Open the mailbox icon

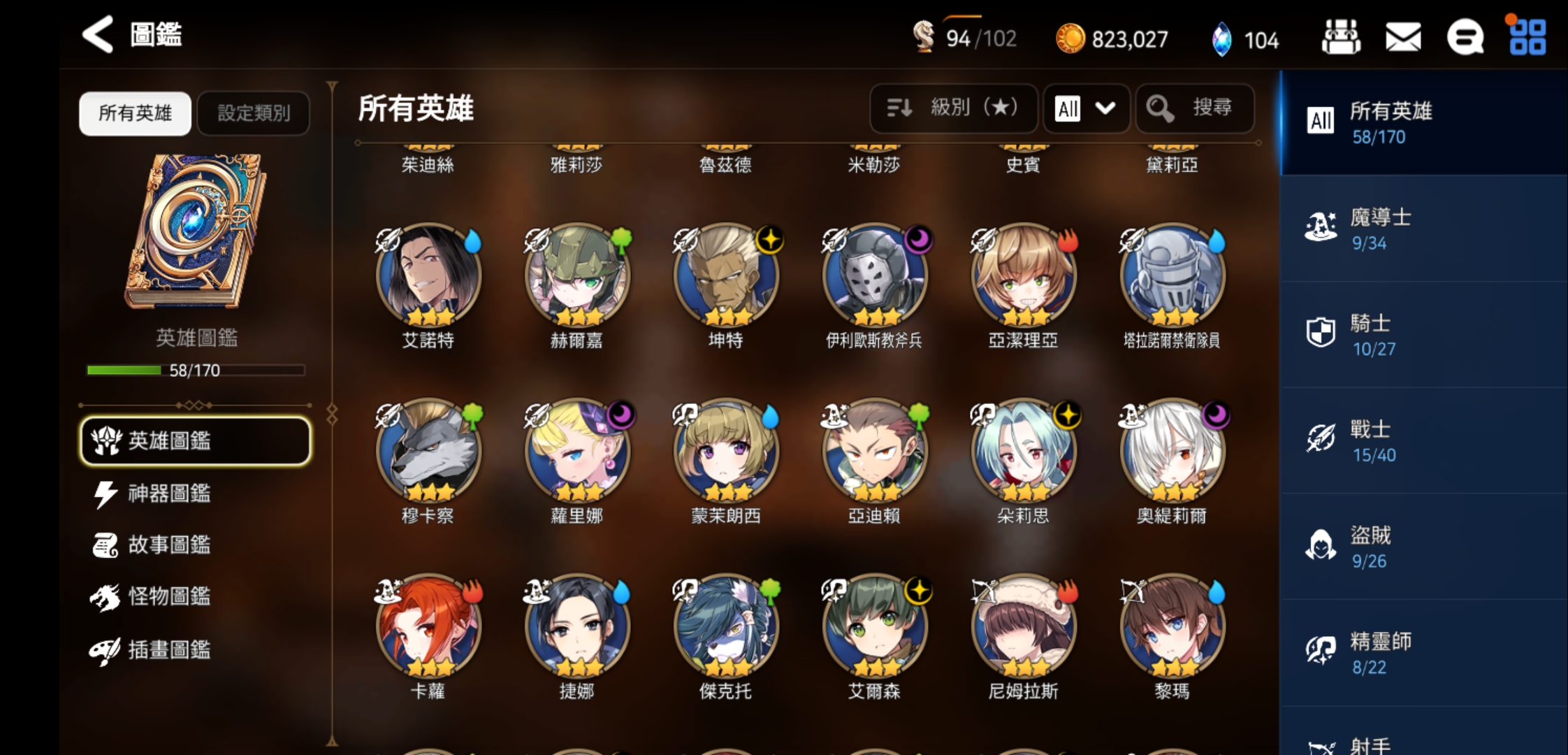point(1402,38)
